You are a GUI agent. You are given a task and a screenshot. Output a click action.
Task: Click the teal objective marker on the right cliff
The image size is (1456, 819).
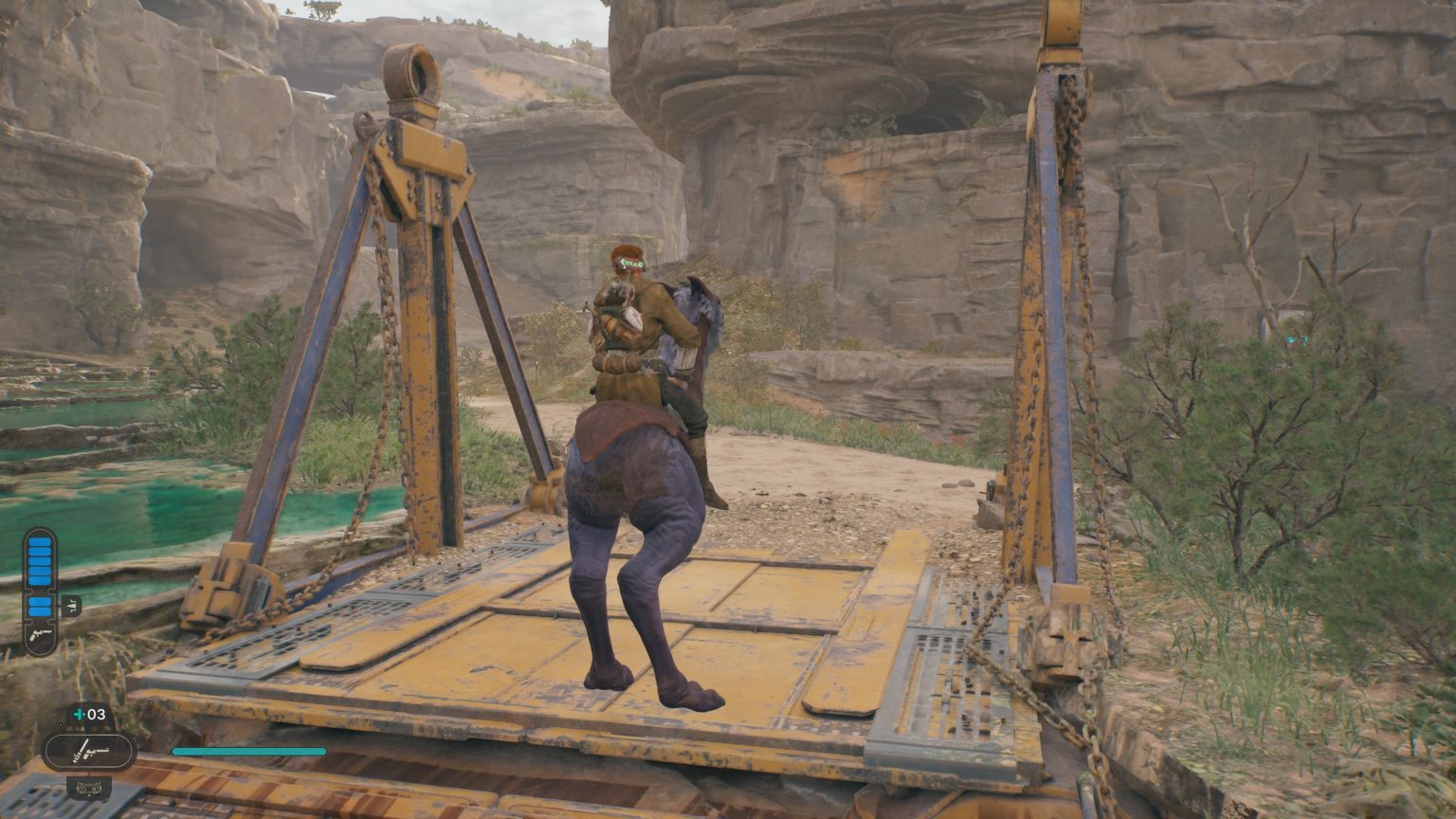click(1297, 339)
